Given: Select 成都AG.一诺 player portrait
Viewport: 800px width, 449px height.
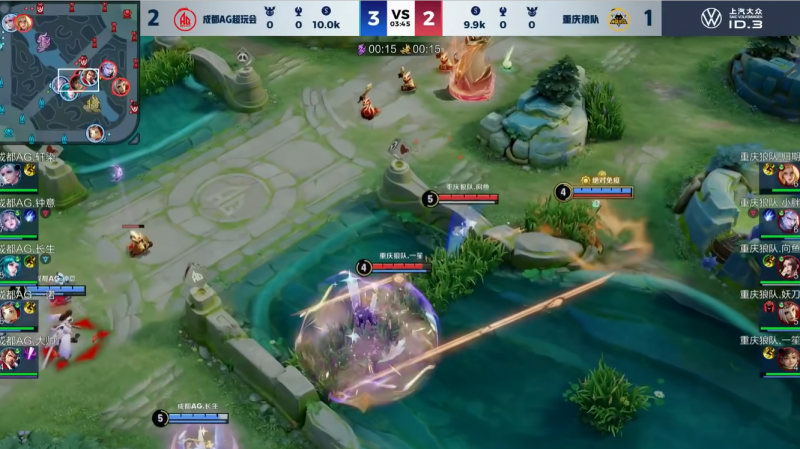Looking at the screenshot, I should (10, 312).
